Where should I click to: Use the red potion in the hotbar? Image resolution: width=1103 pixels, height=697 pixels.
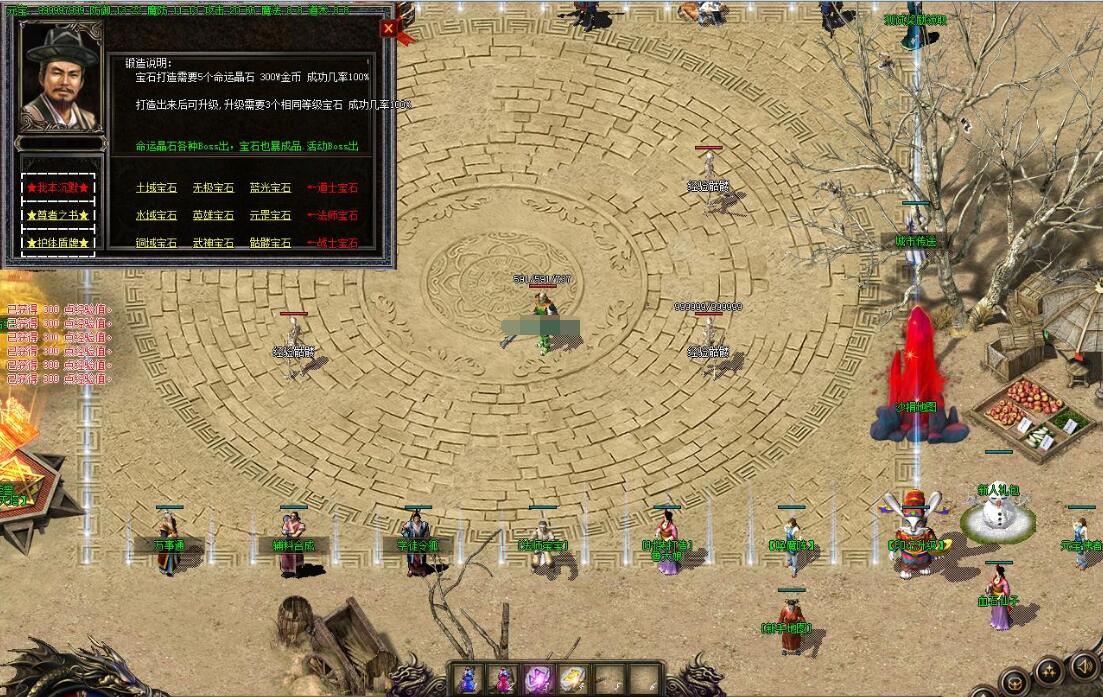(x=502, y=679)
